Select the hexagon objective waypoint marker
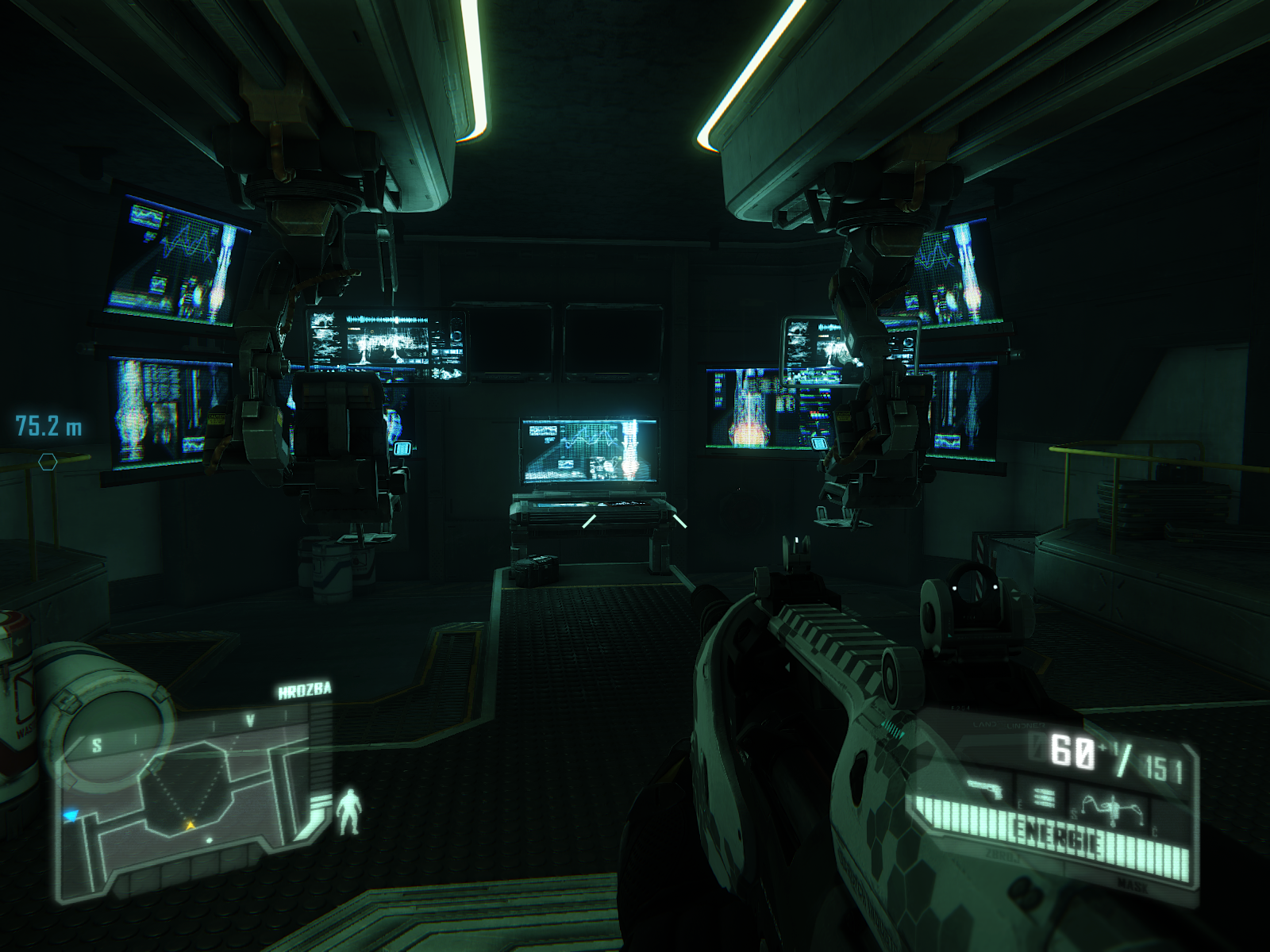The width and height of the screenshot is (1270, 952). tap(48, 461)
